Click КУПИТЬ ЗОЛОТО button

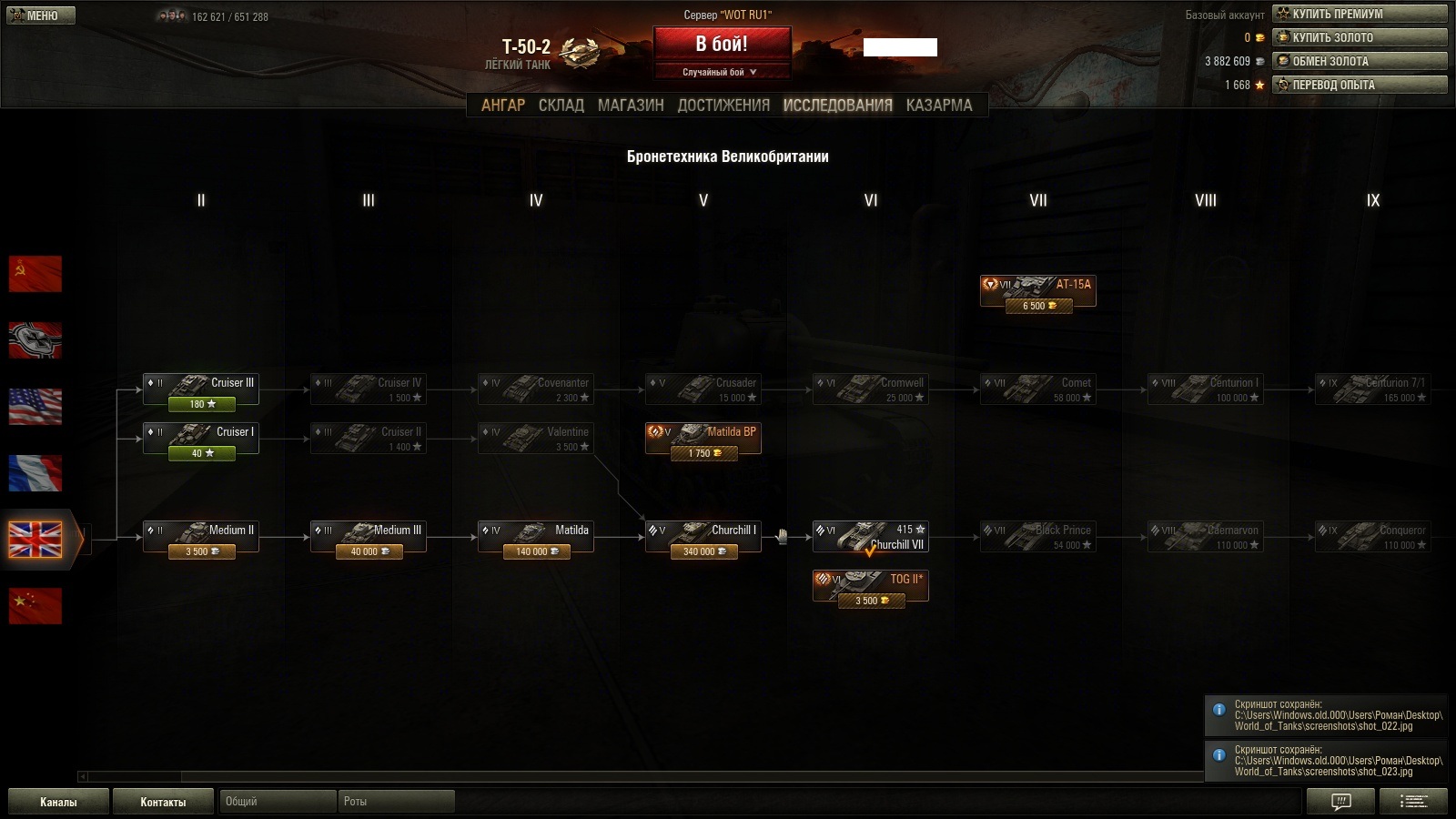(x=1360, y=37)
